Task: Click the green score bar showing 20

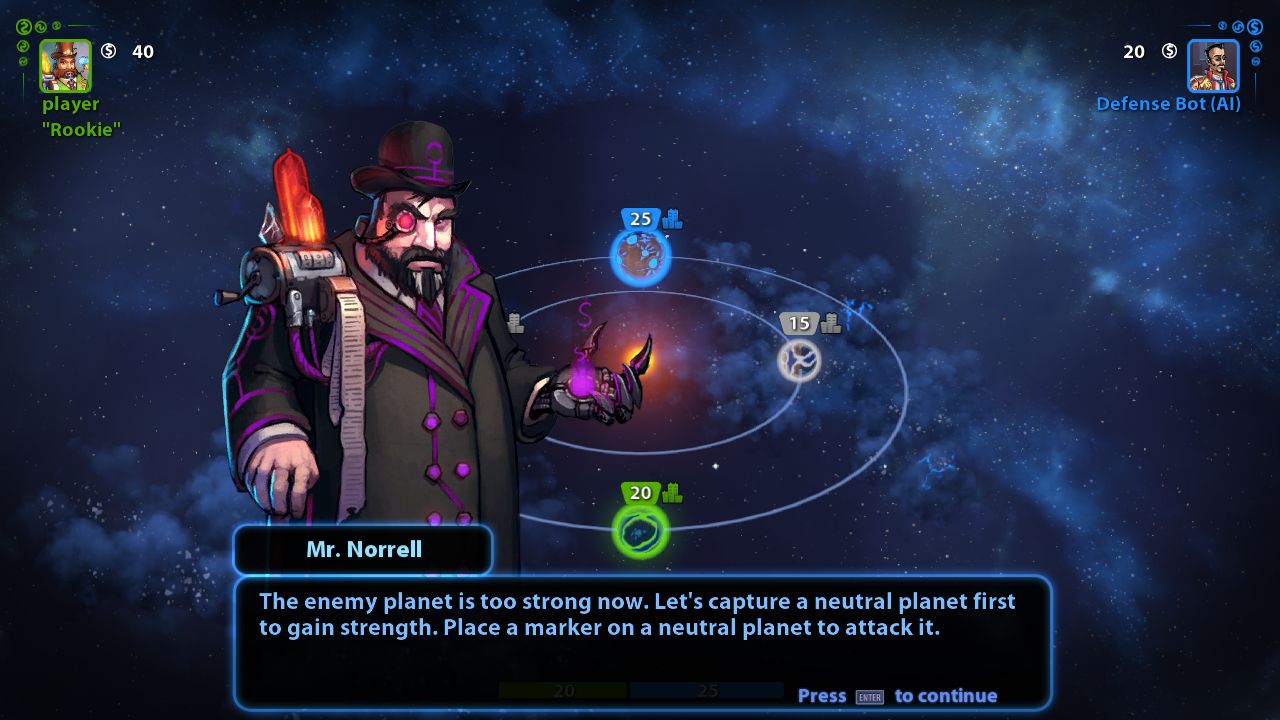Action: 564,689
